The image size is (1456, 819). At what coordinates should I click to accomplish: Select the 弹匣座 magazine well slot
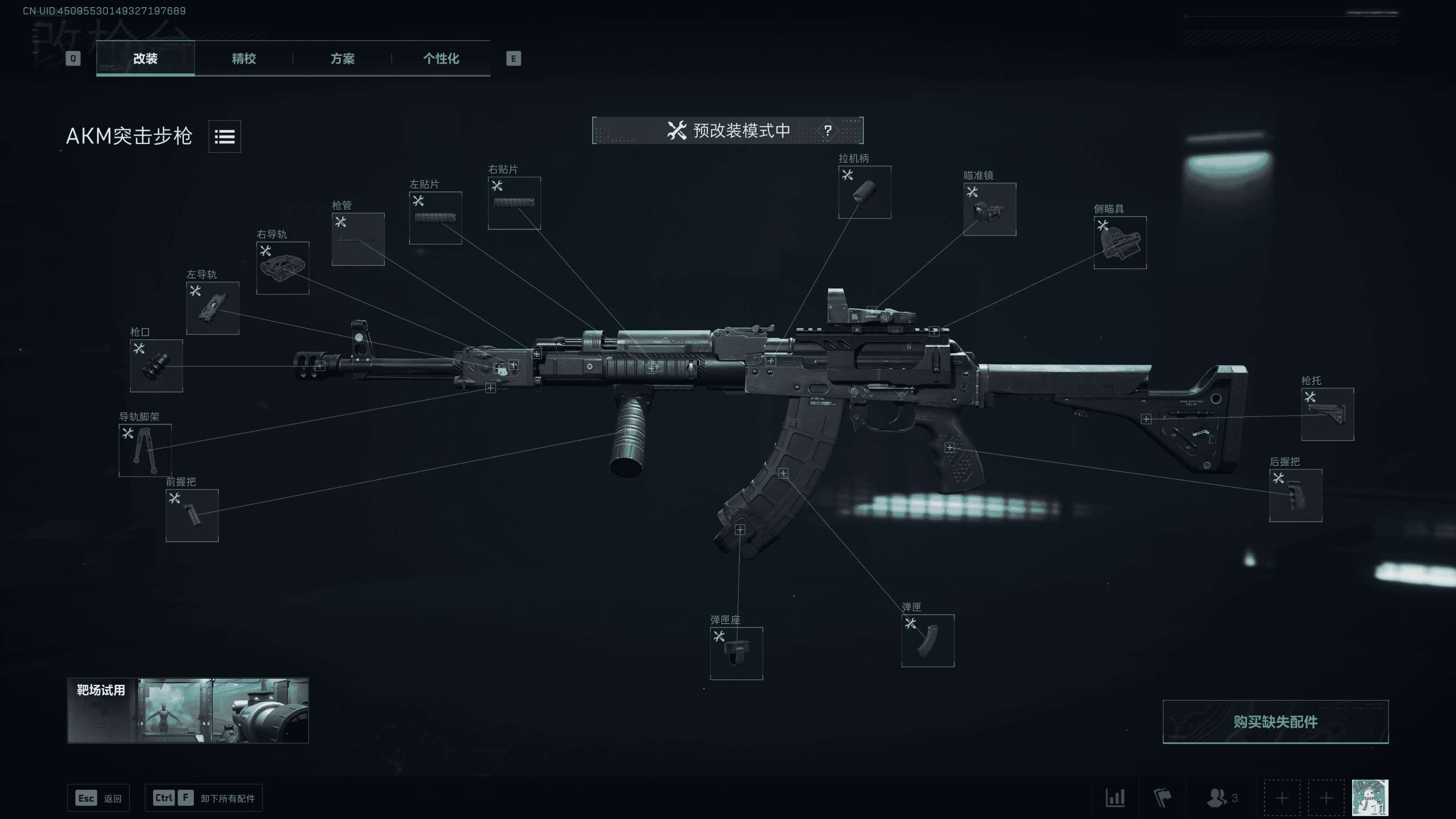[736, 654]
